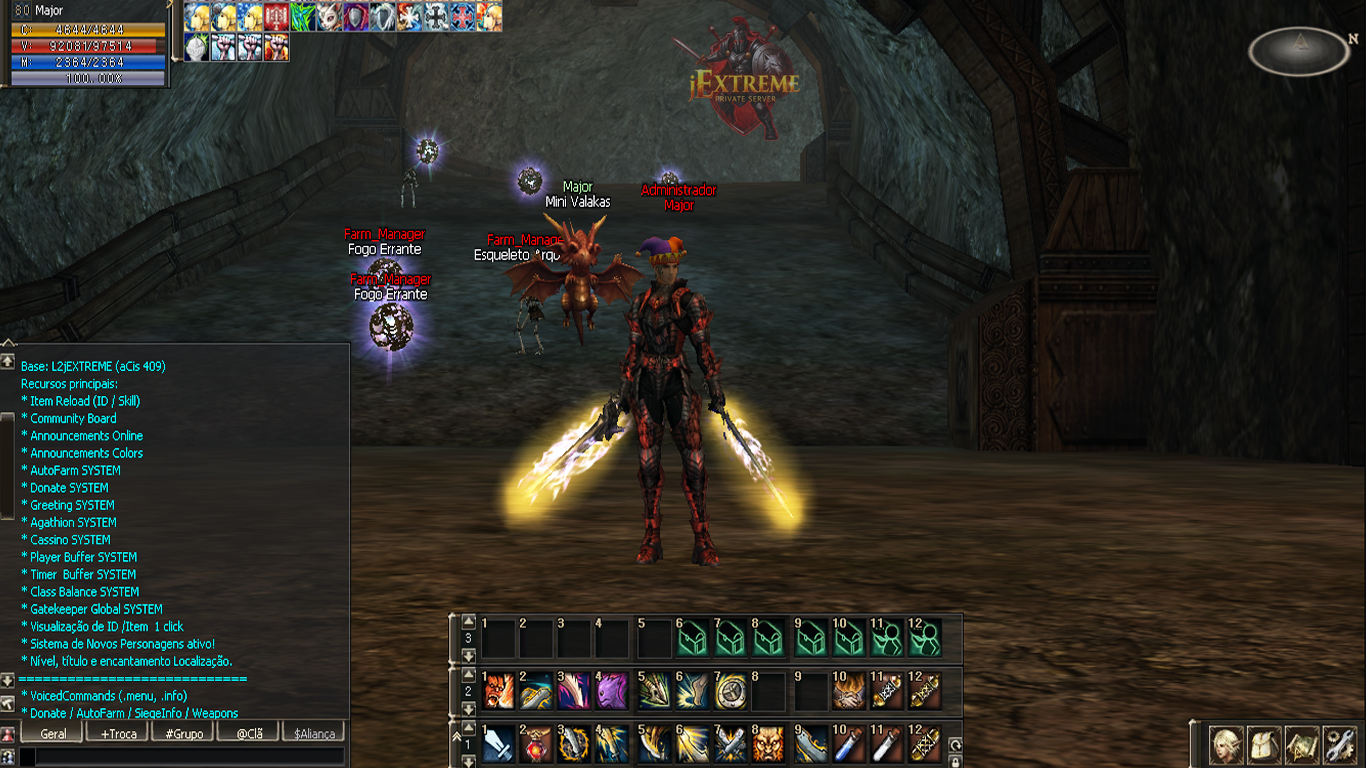
Task: Open the character status elf portrait button
Action: pyautogui.click(x=1227, y=745)
